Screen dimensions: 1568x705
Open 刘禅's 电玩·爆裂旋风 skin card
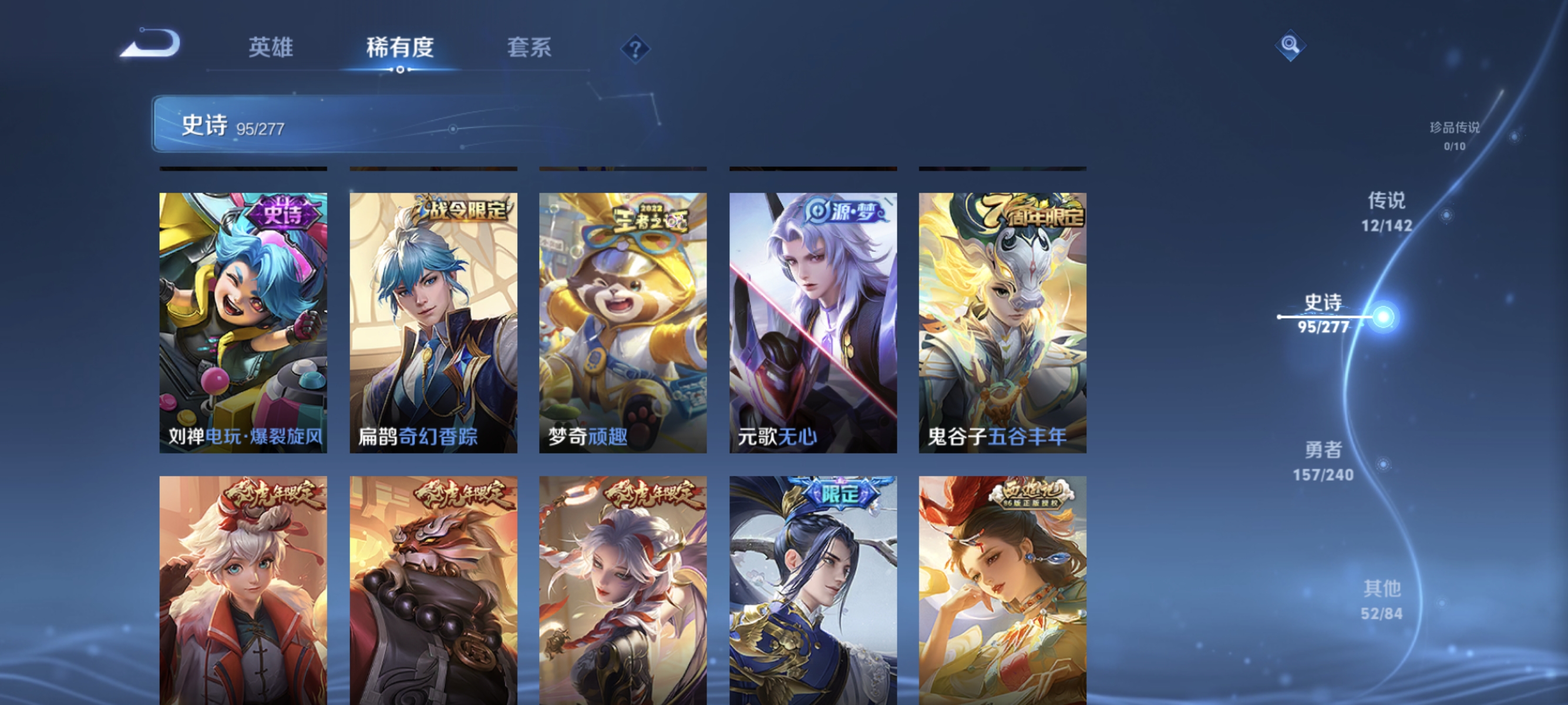pos(244,323)
